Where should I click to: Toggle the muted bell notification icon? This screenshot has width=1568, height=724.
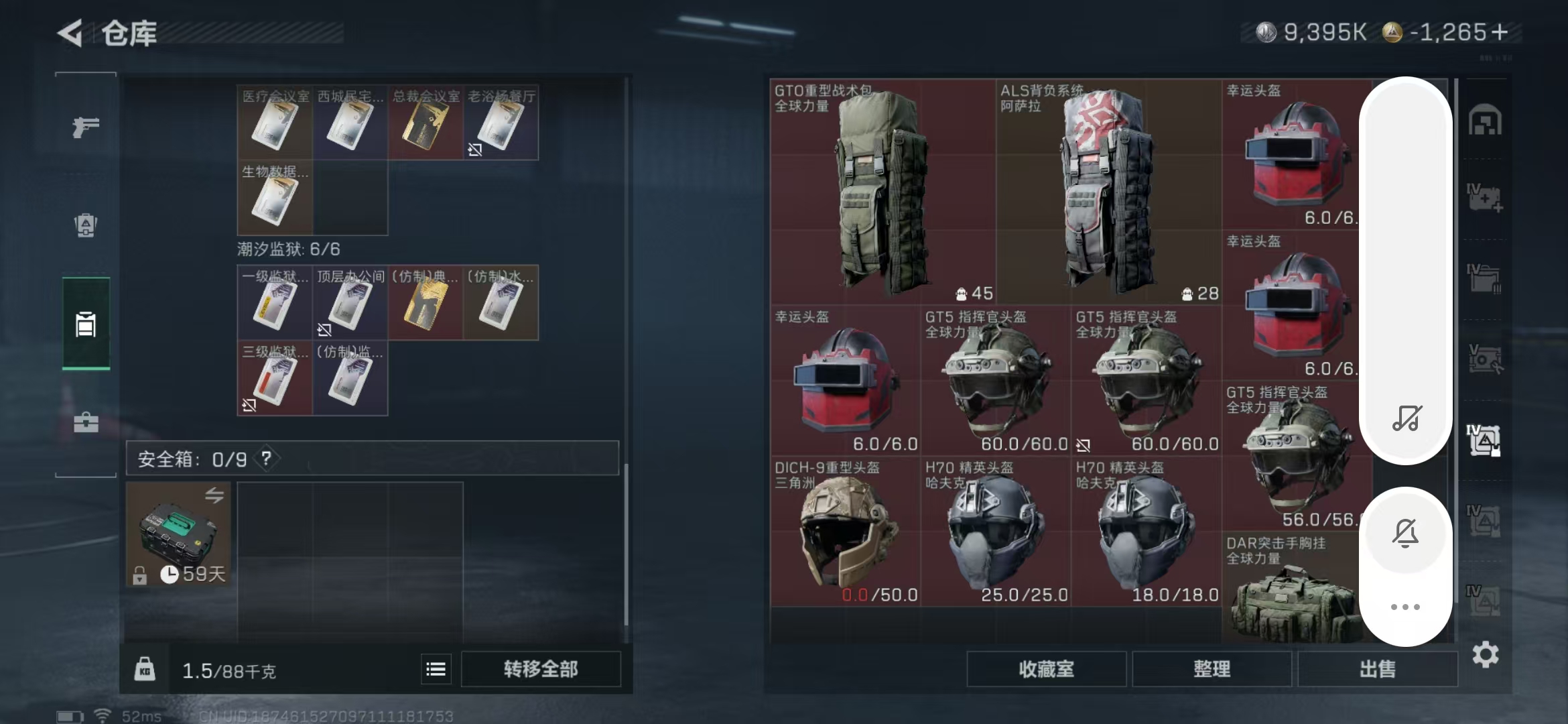pyautogui.click(x=1405, y=533)
